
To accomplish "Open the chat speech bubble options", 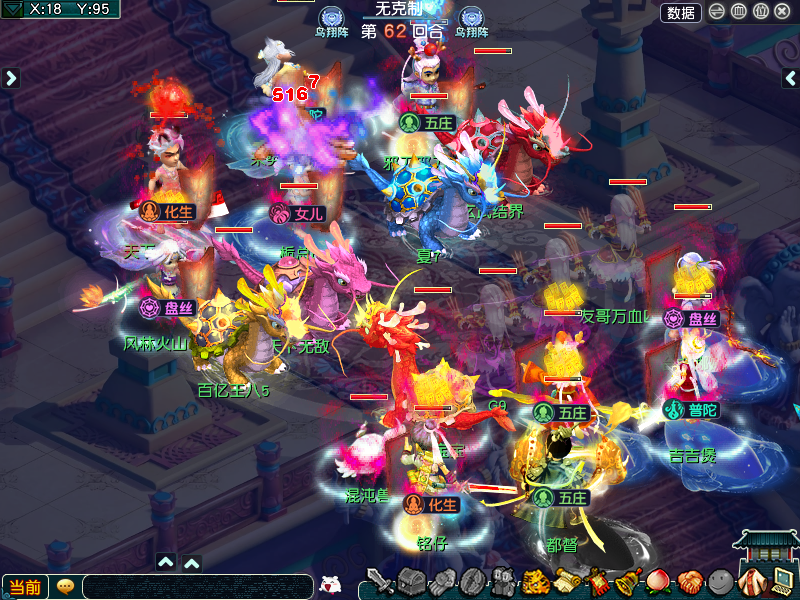I will [65, 587].
